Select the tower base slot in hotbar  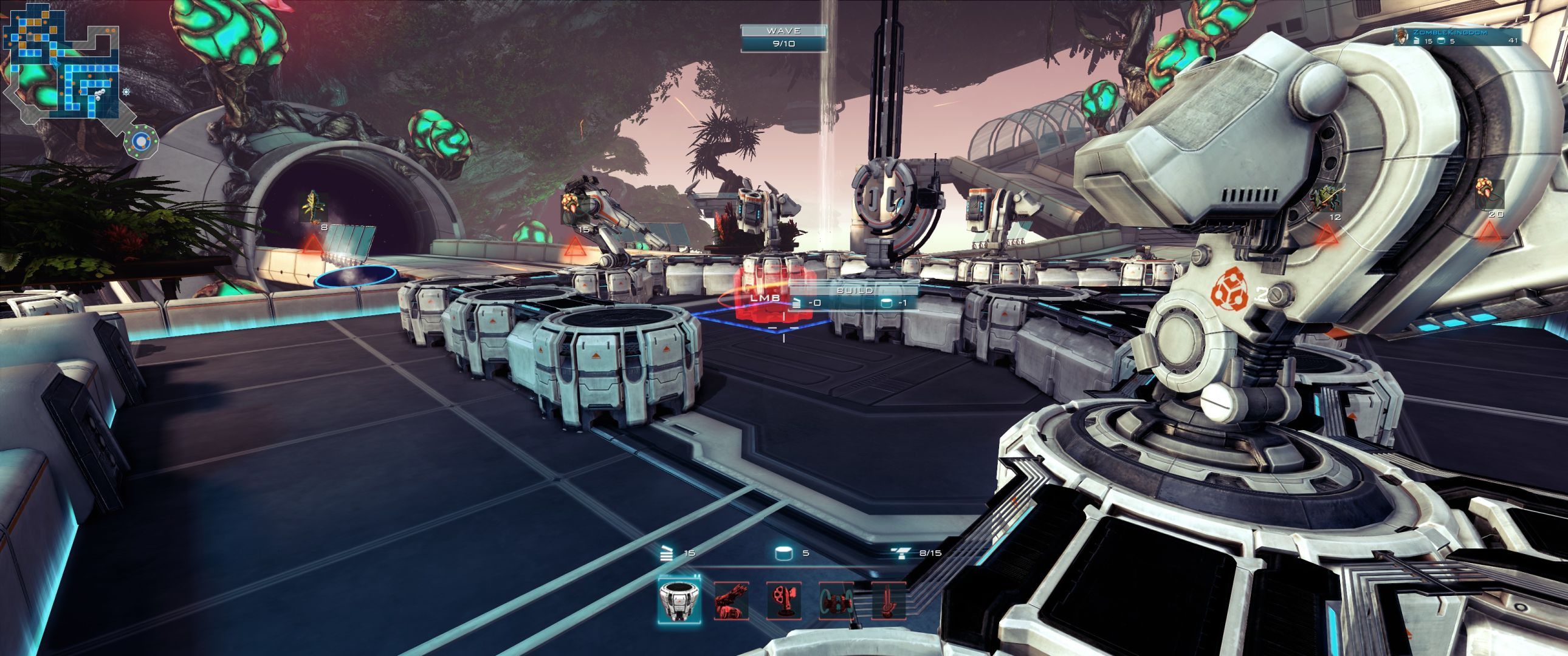679,600
